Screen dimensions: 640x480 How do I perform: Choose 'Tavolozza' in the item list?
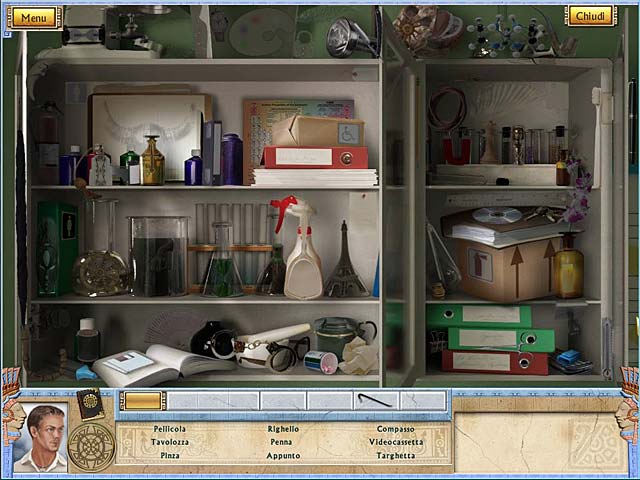click(x=169, y=442)
